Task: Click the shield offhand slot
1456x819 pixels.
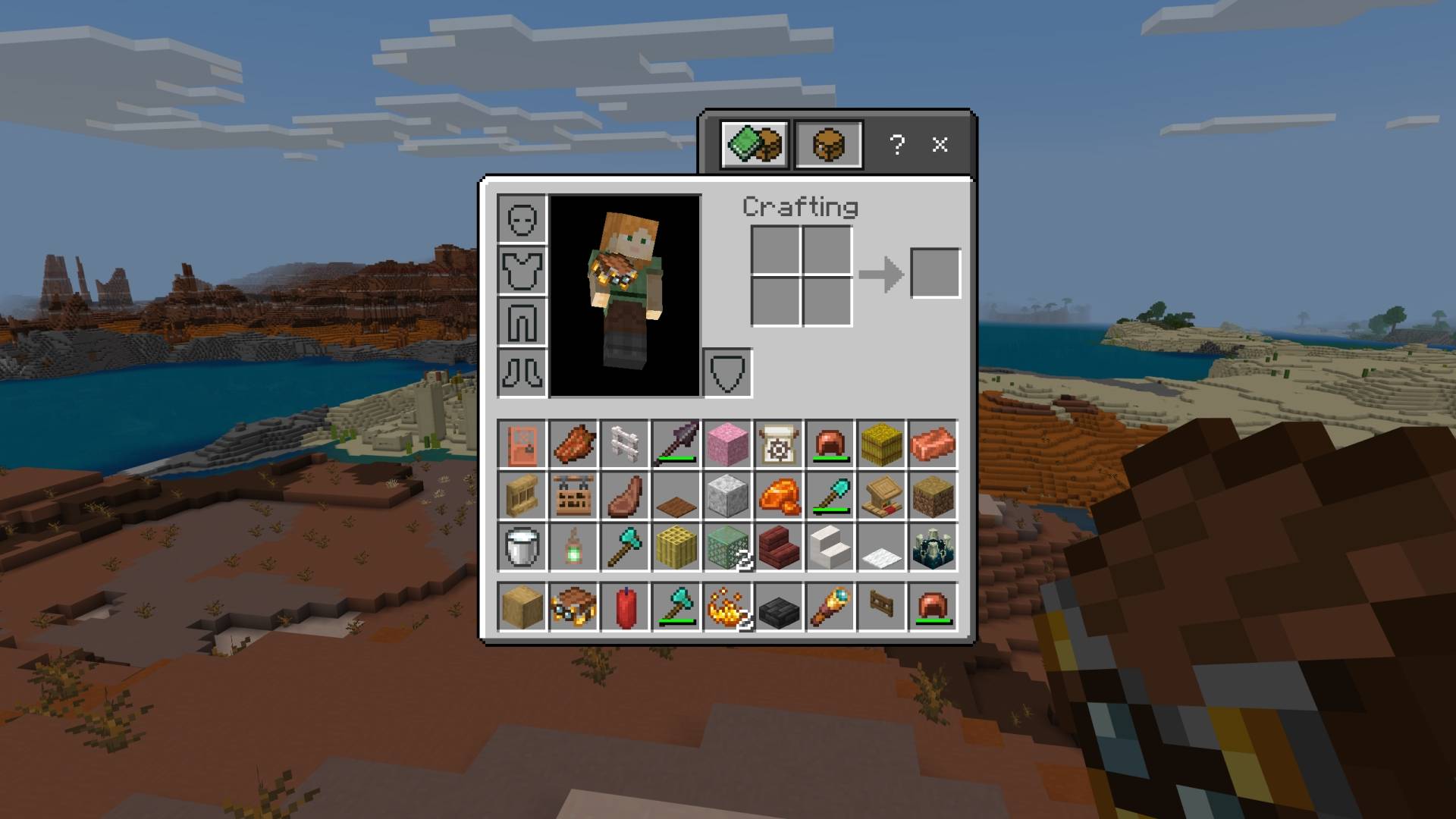Action: tap(728, 373)
